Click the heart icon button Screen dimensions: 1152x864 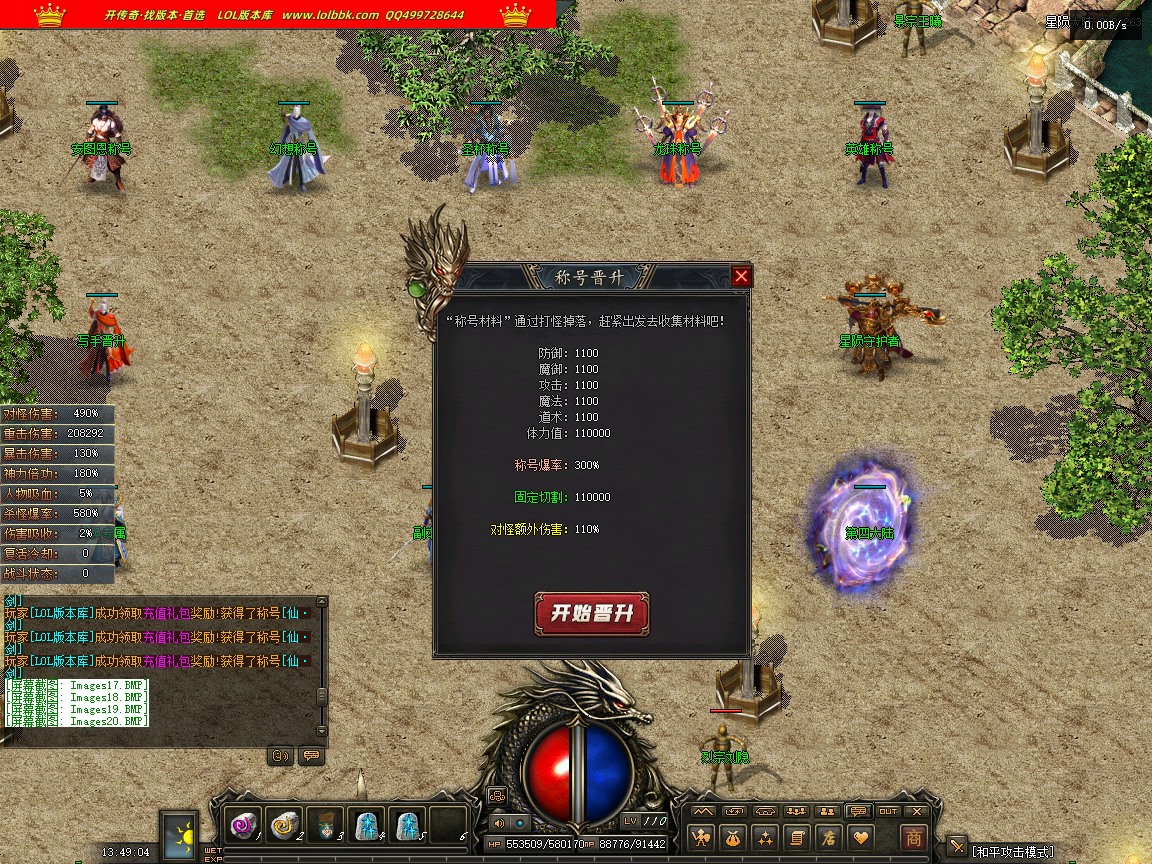[x=859, y=837]
